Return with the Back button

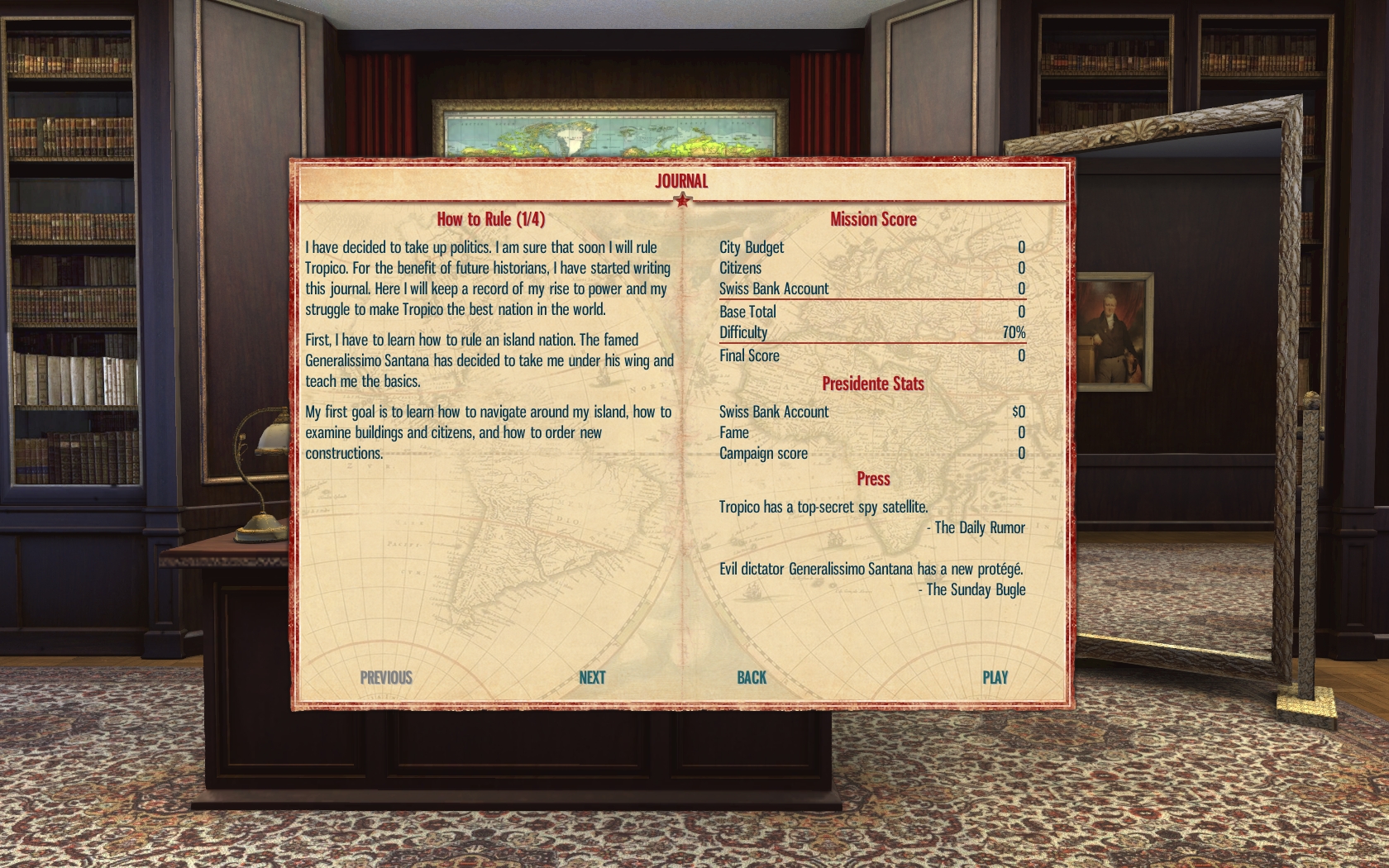tap(752, 678)
